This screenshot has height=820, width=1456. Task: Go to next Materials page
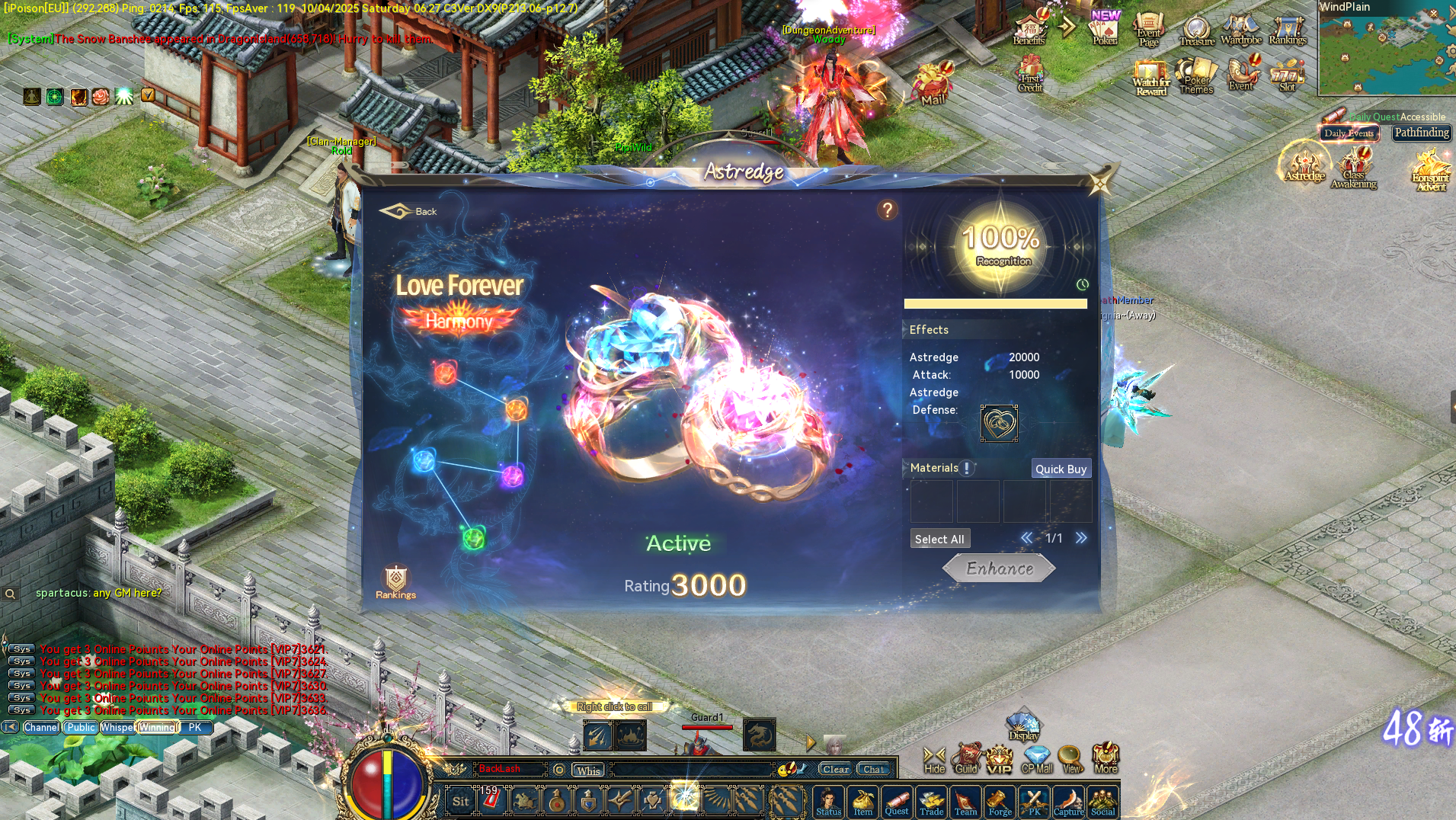pyautogui.click(x=1081, y=538)
